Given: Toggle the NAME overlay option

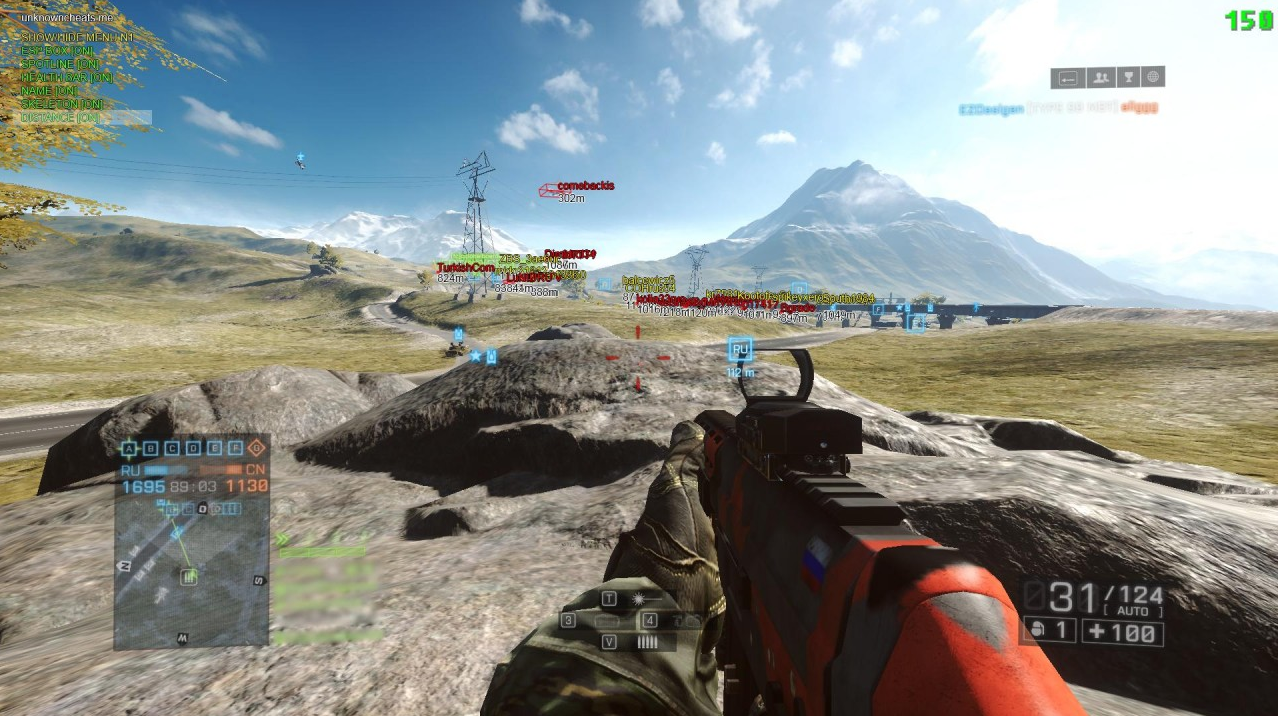Looking at the screenshot, I should 50,91.
